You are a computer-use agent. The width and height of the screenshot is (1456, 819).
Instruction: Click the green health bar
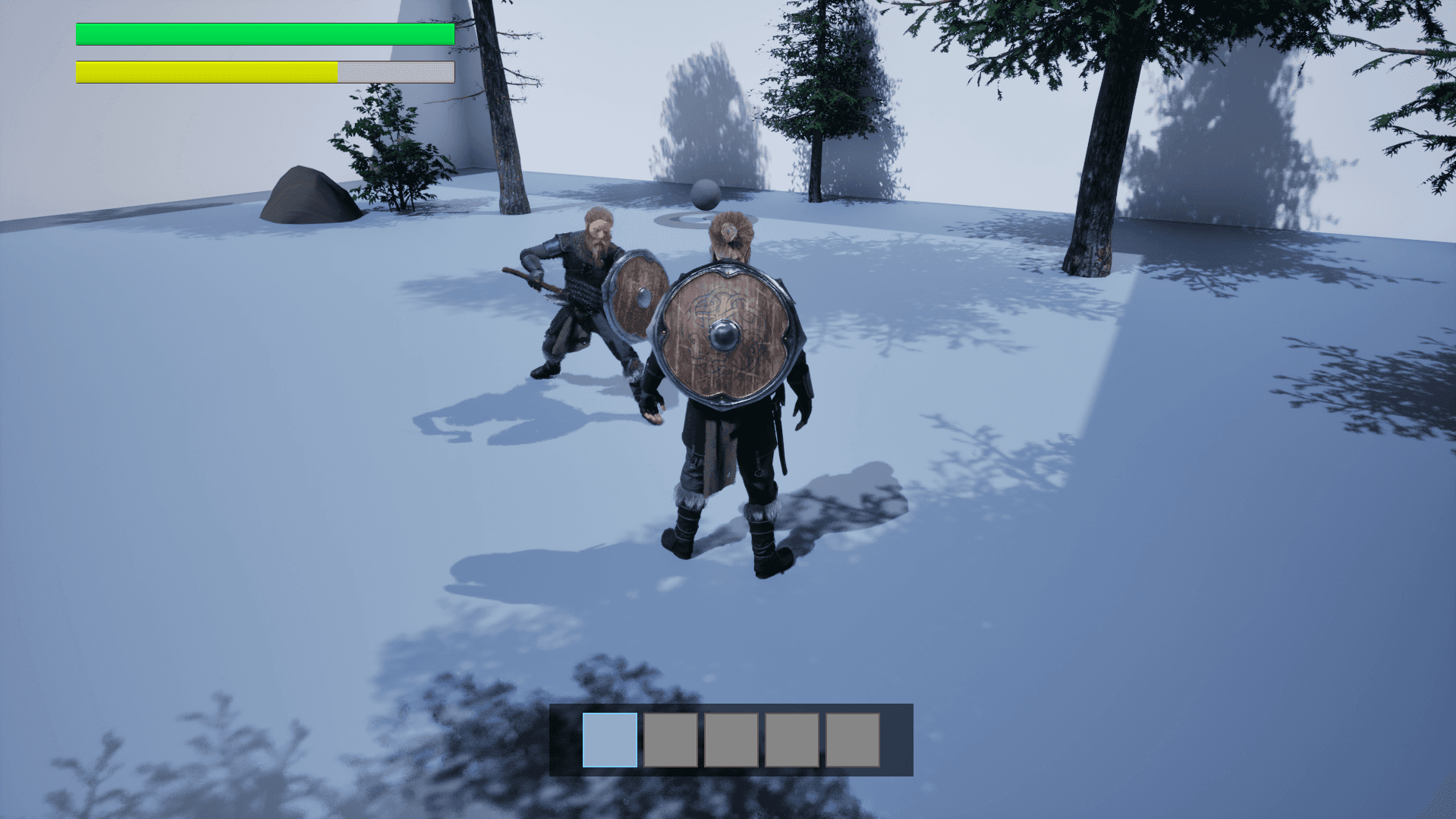264,33
